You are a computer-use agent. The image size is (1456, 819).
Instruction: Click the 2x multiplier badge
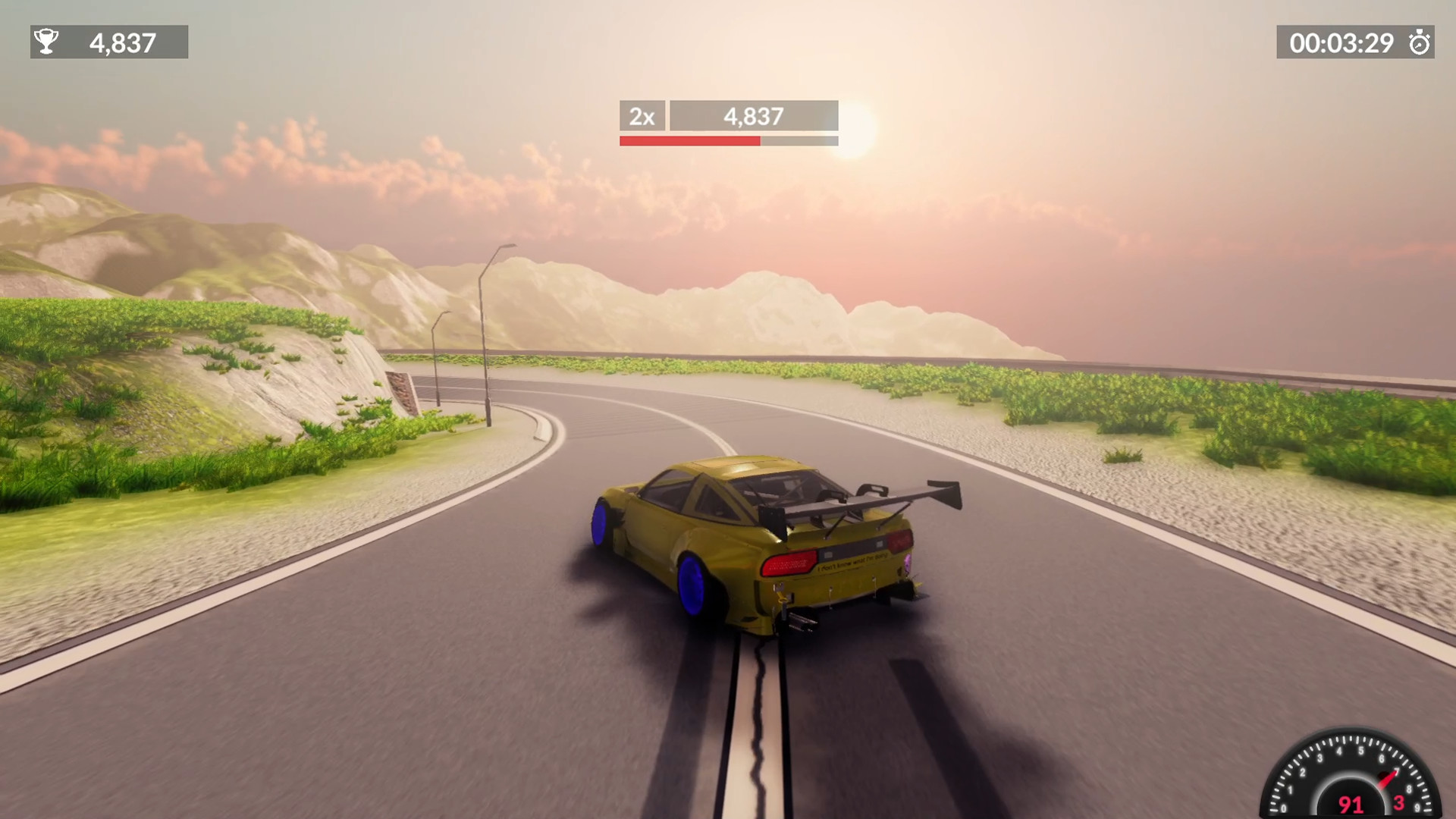click(x=642, y=117)
